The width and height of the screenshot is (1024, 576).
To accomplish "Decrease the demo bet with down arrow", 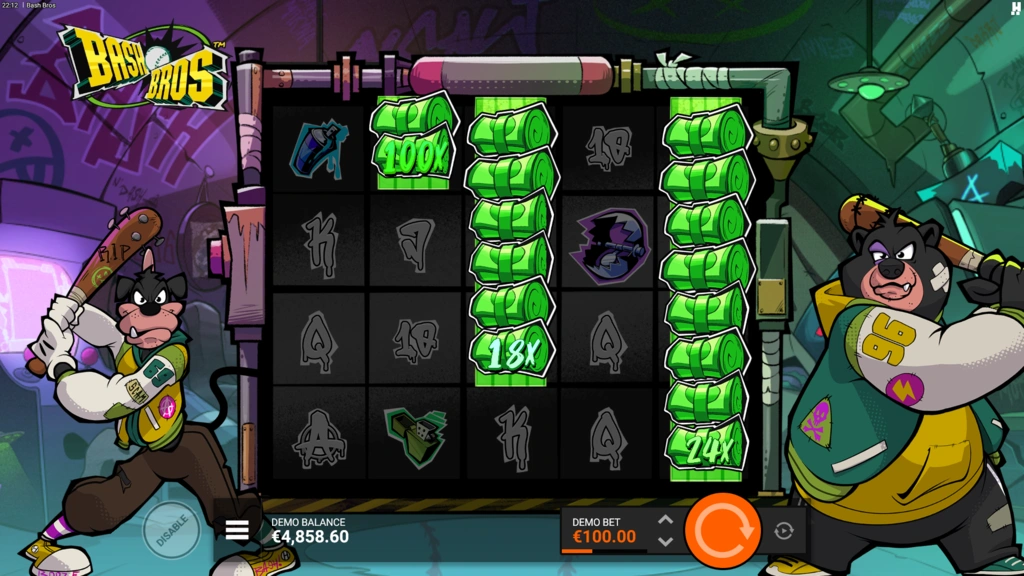I will coord(665,542).
